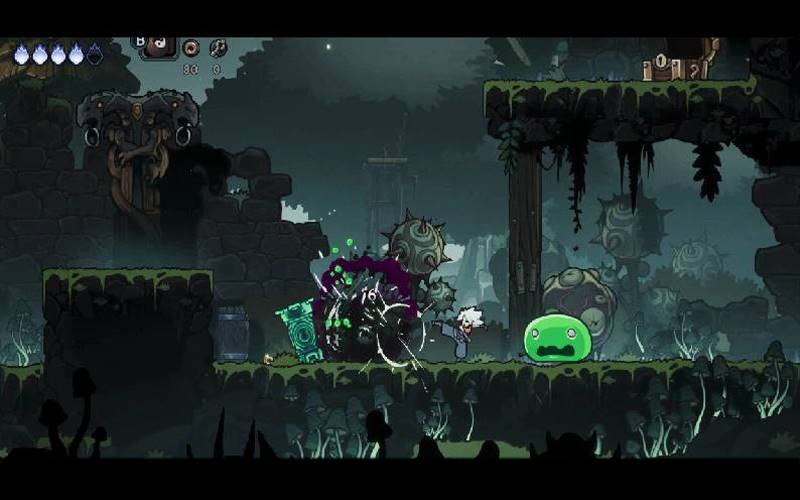Click the round coin currency icon
The image size is (800, 500).
click(191, 47)
